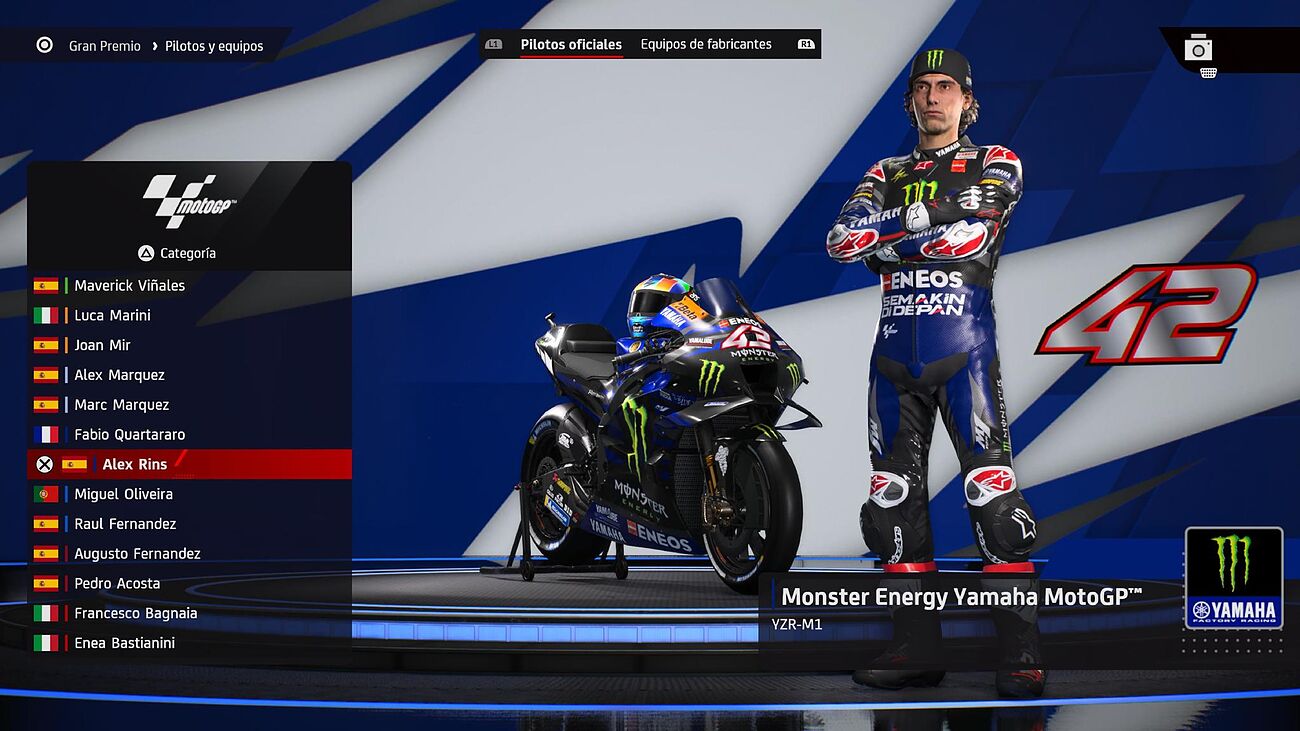Open the Pilotos oficiales tab

pos(571,44)
